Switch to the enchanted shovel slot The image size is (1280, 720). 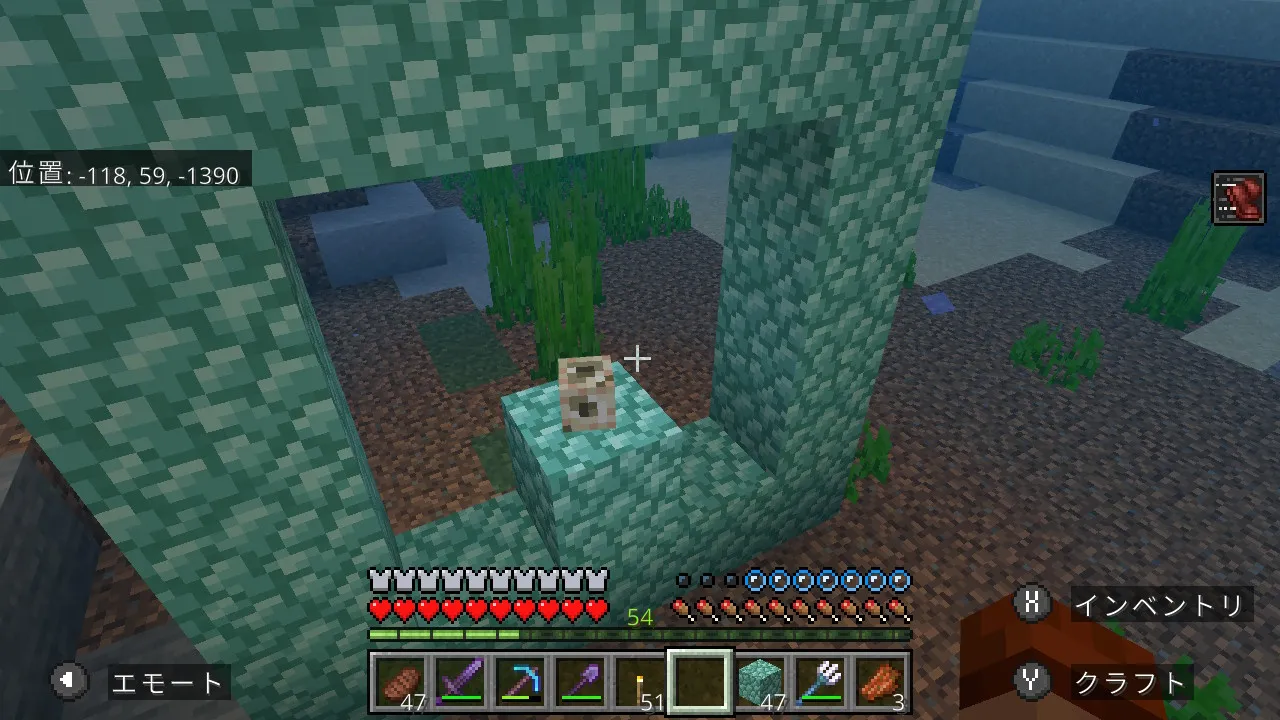click(580, 683)
